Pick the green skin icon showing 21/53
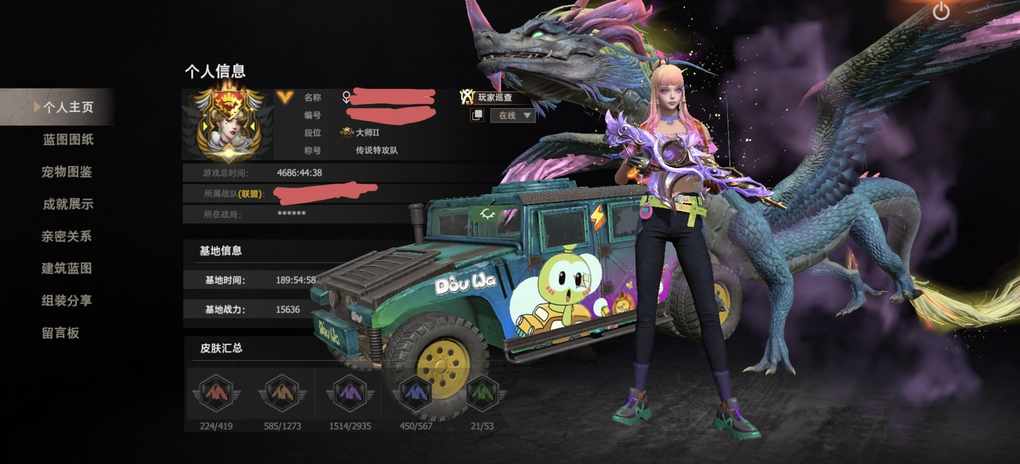This screenshot has height=464, width=1020. [480, 393]
